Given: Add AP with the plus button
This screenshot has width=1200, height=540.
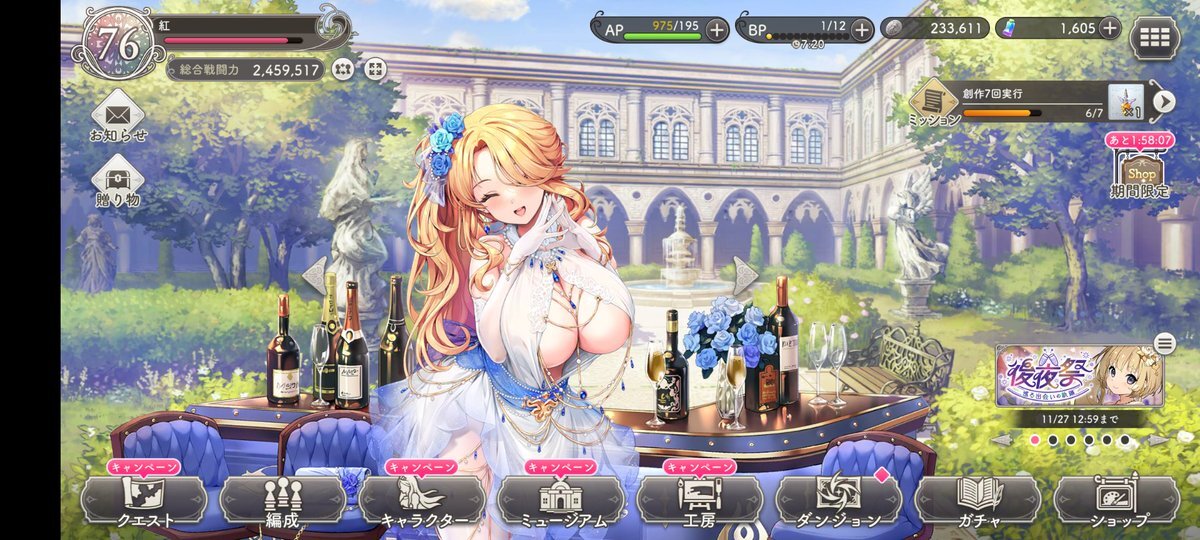Looking at the screenshot, I should click(716, 29).
